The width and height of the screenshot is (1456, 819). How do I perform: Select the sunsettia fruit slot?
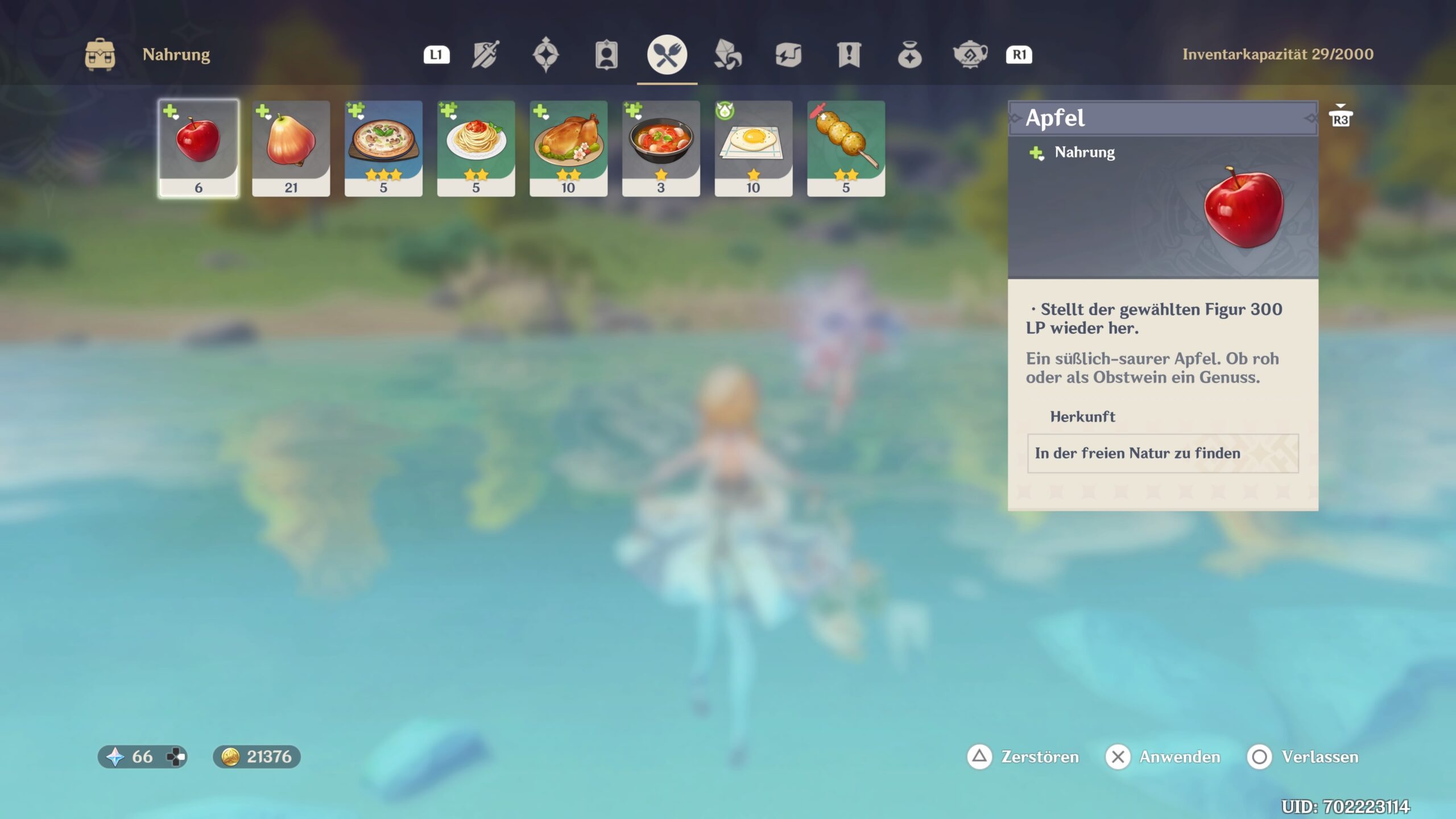tap(291, 148)
